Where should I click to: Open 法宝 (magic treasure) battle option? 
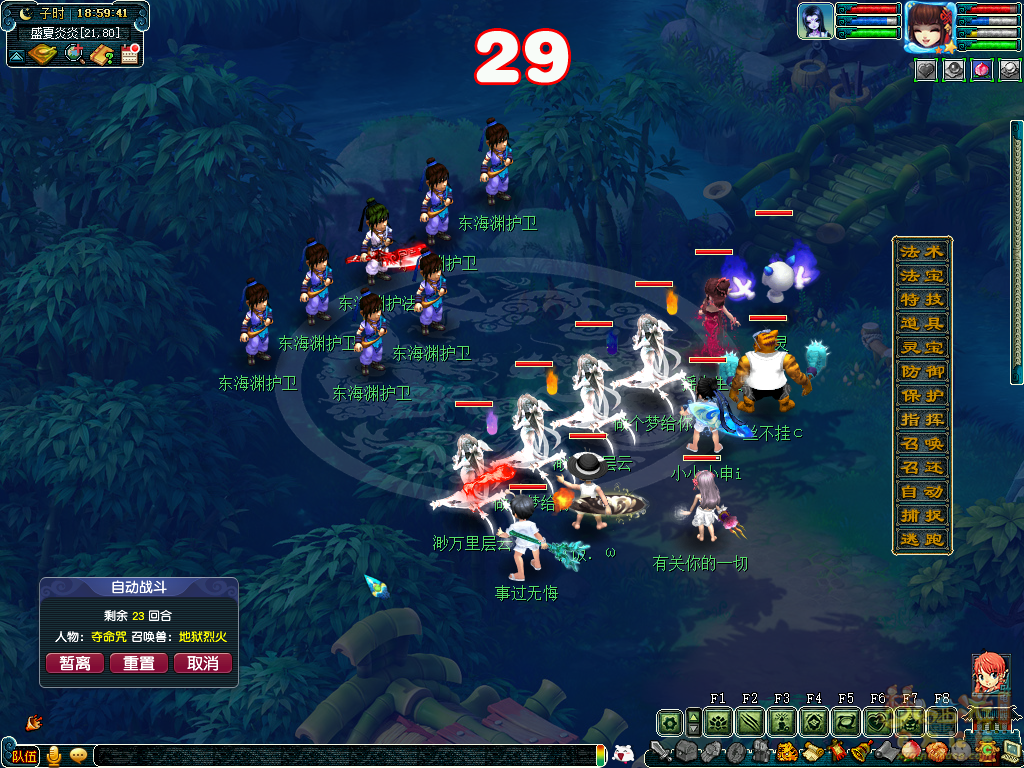click(x=922, y=275)
